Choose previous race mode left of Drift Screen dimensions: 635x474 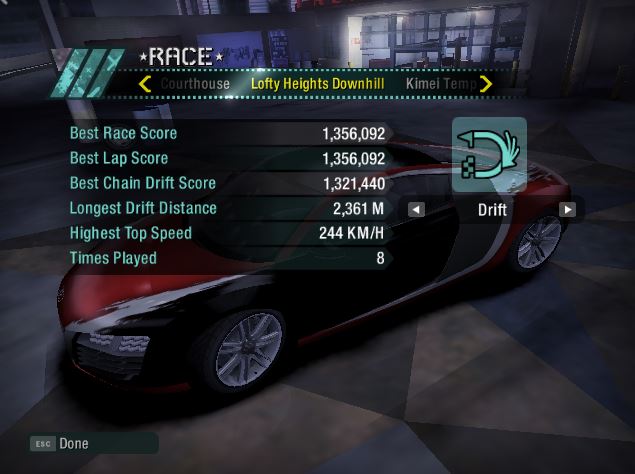tap(416, 210)
